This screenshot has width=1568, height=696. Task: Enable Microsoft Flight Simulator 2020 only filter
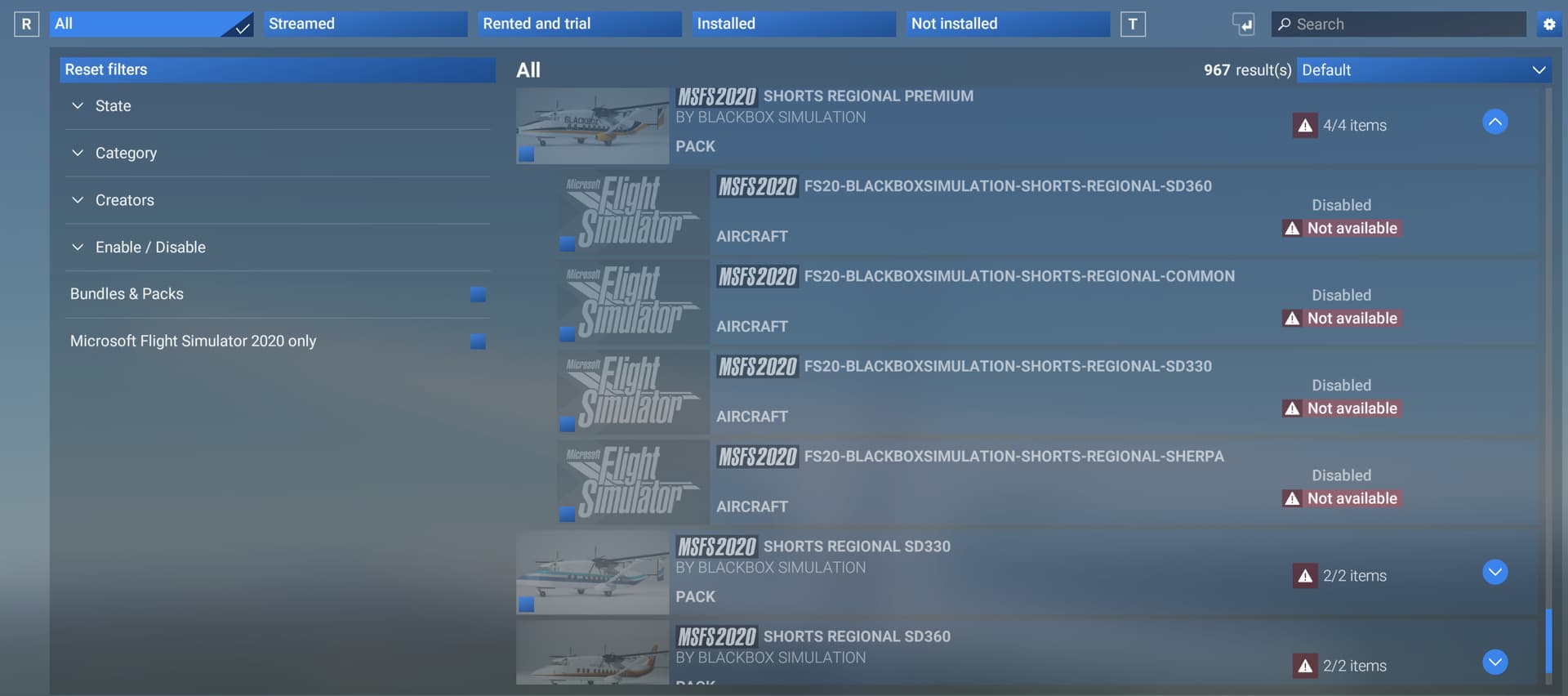pyautogui.click(x=478, y=341)
